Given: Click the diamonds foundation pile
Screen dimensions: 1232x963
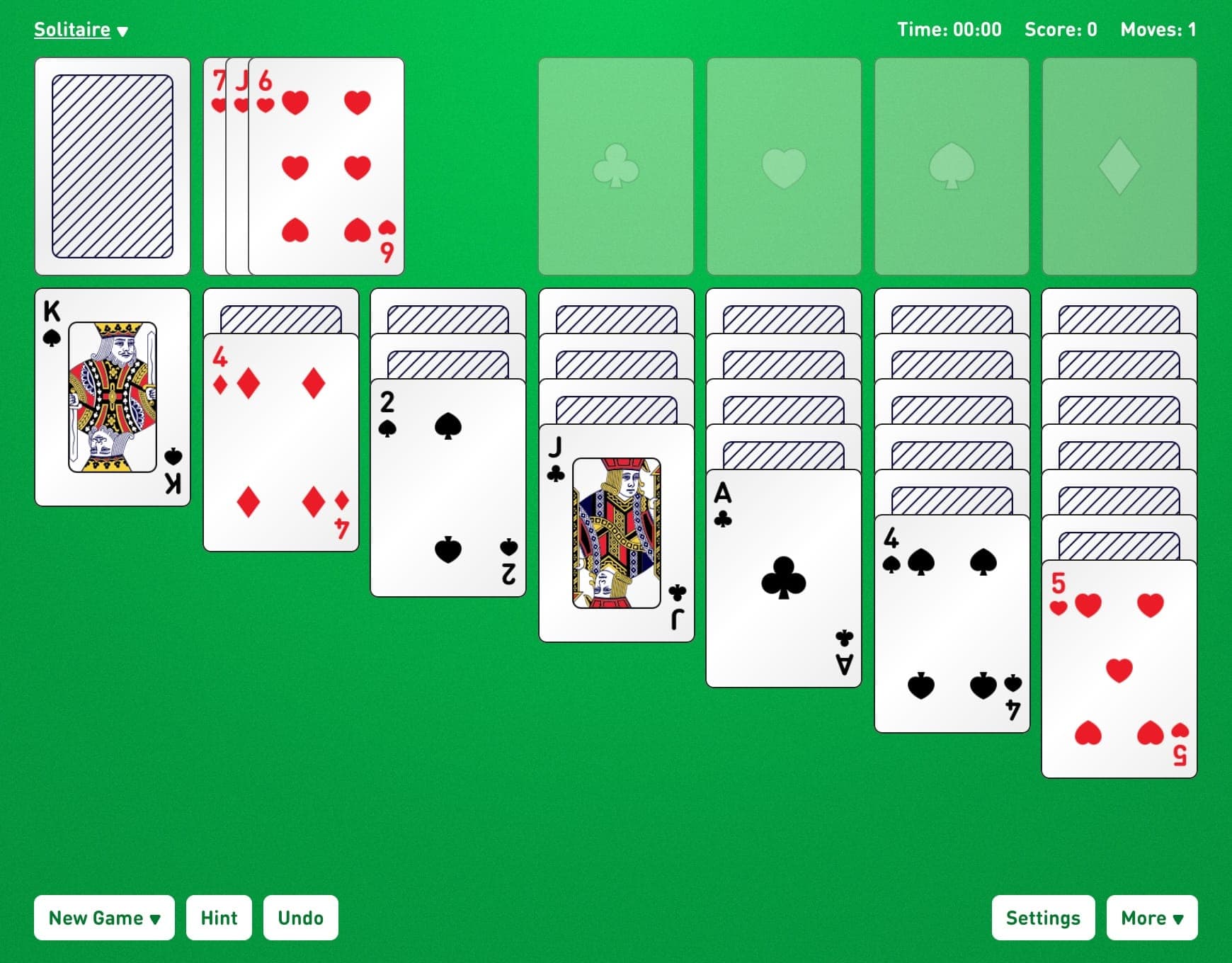Looking at the screenshot, I should (x=1117, y=164).
